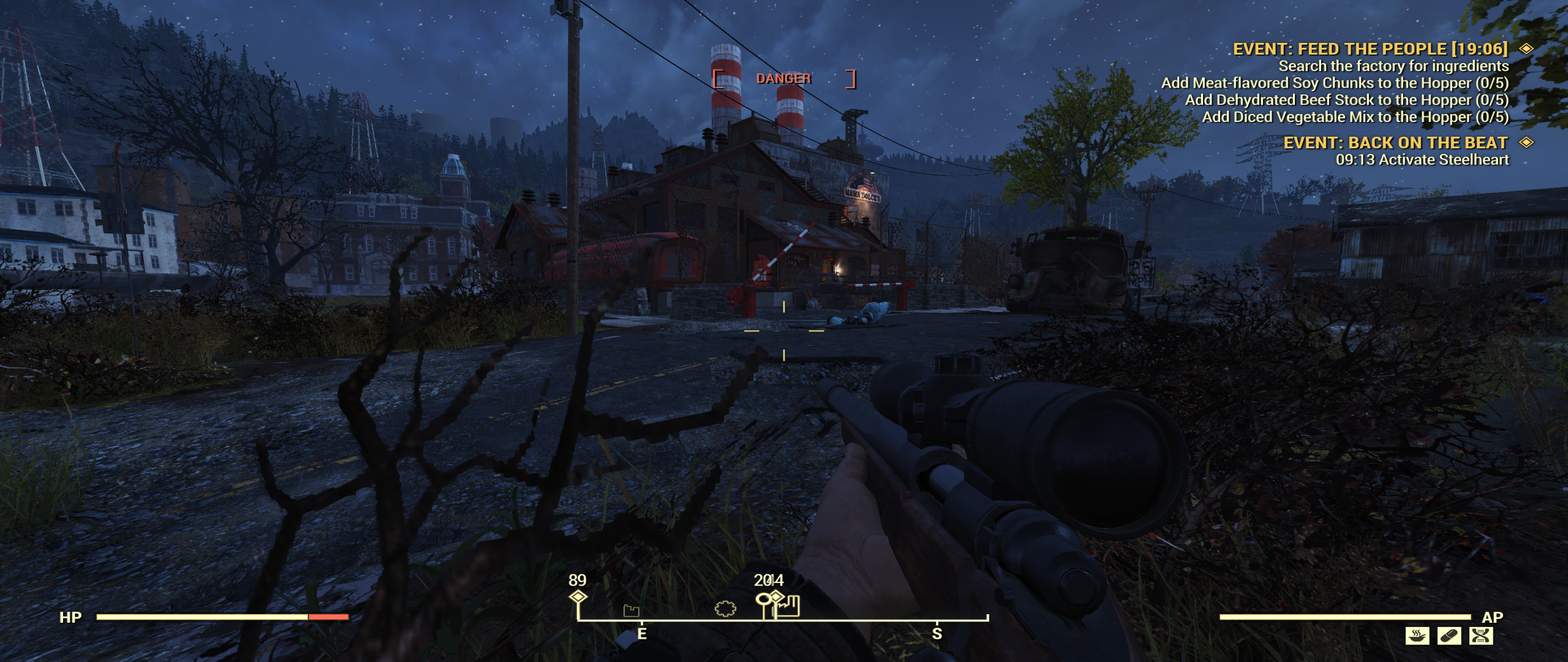The image size is (1568, 662).
Task: Click the DNA mutation status icon
Action: [1480, 636]
